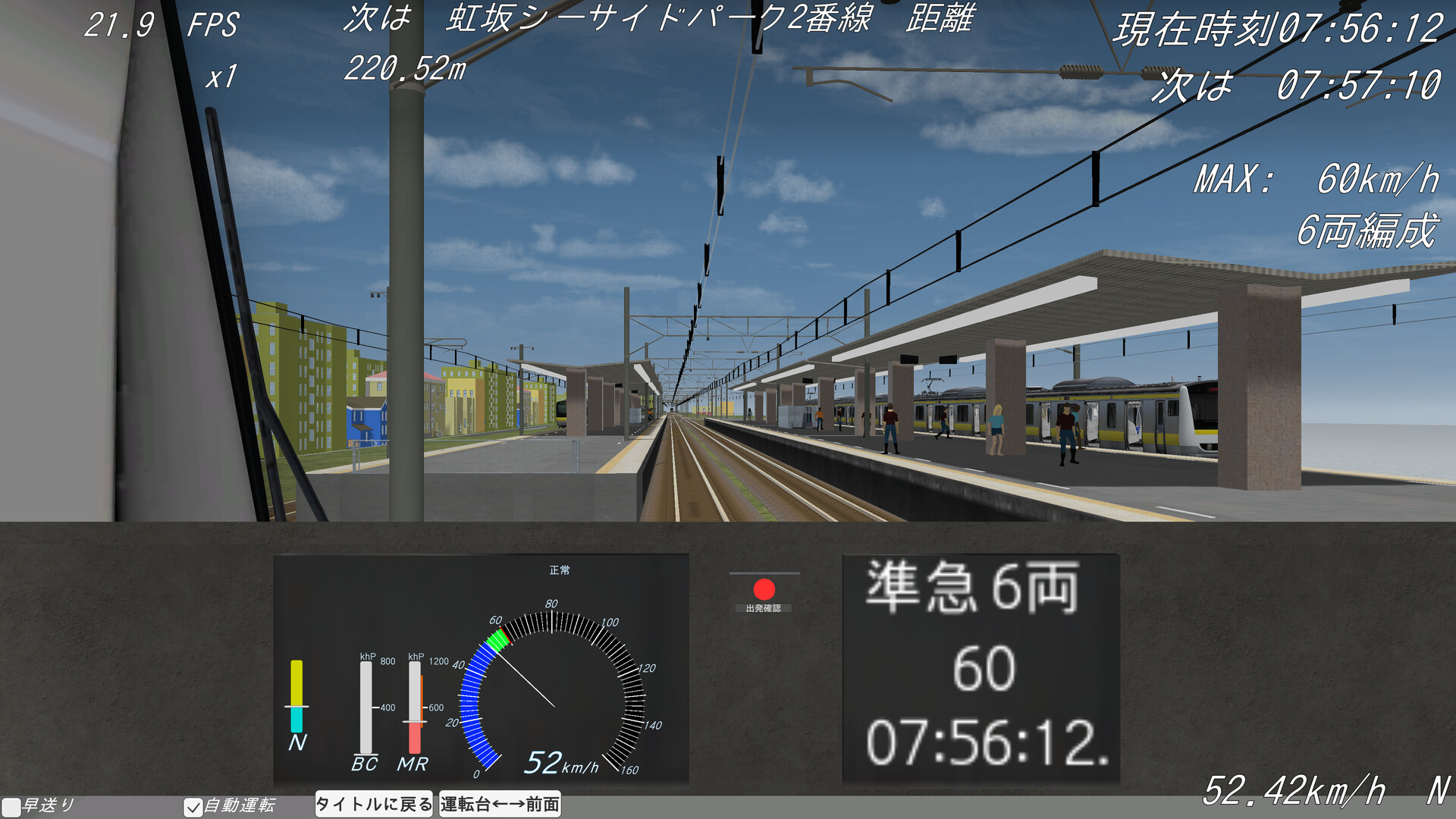Click the green zone on the speed gauge
1456x819 pixels.
(498, 640)
